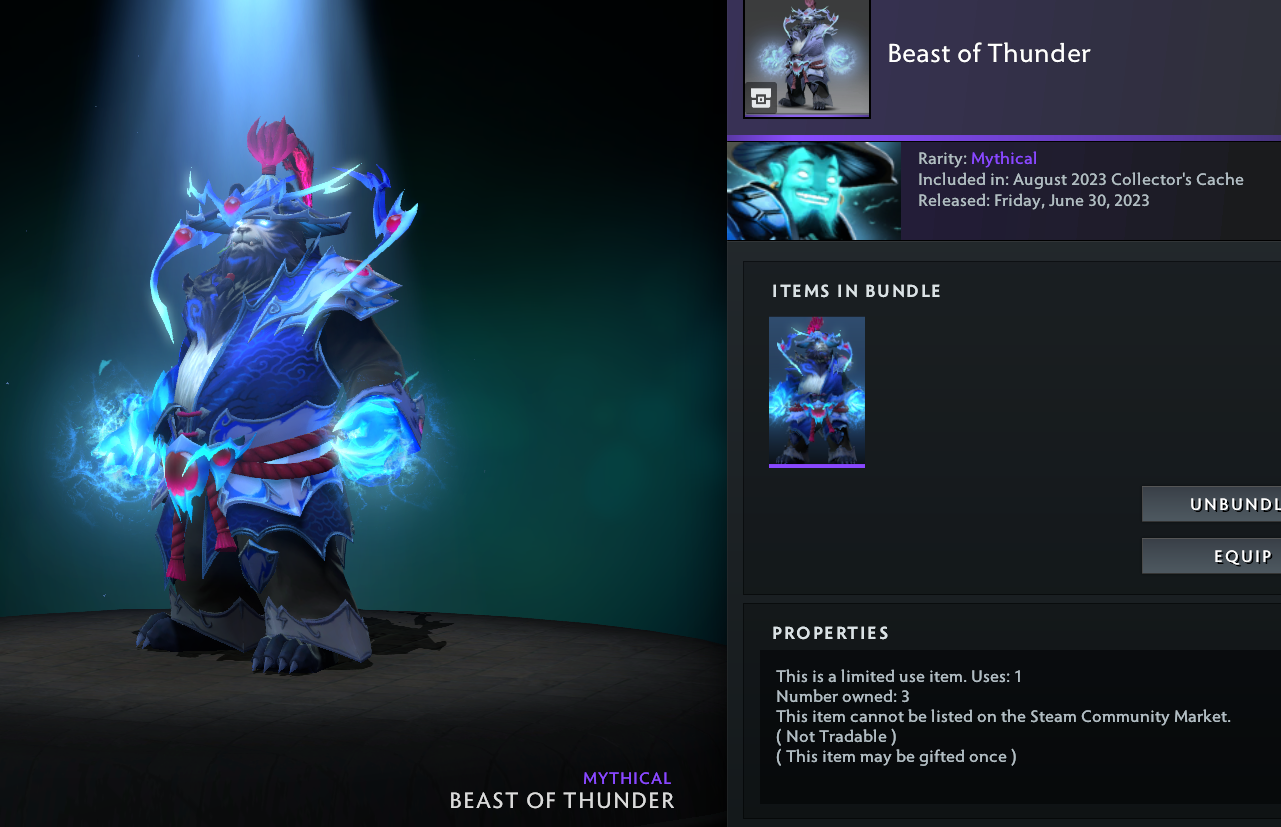Unbundle the Beast of Thunder set
This screenshot has width=1281, height=827.
click(1212, 504)
